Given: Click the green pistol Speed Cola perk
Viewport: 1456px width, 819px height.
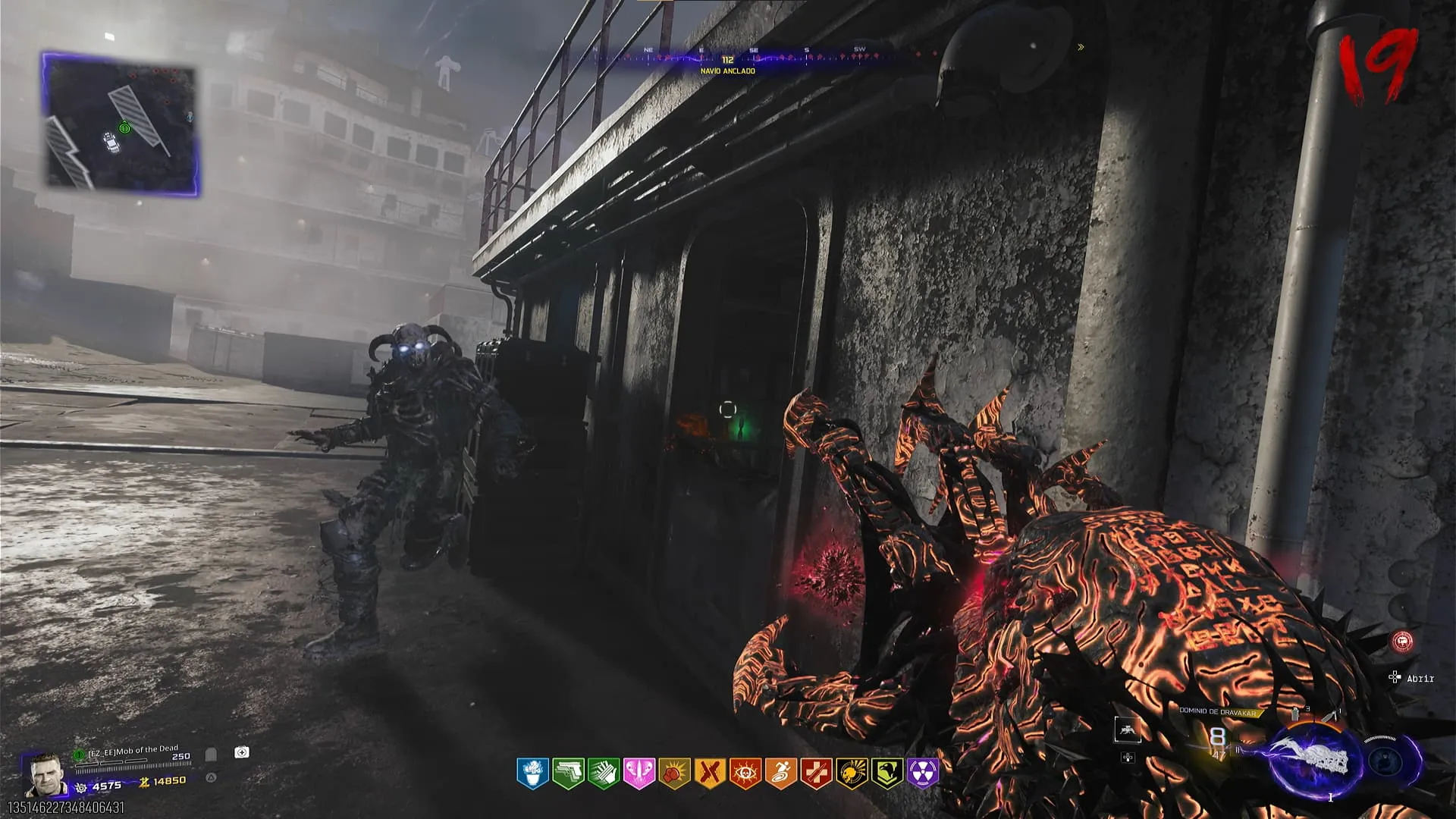Looking at the screenshot, I should (x=567, y=773).
